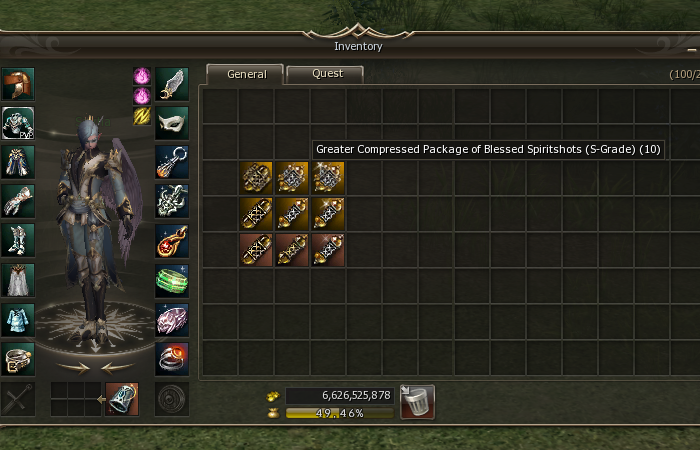
Task: Click the equipped belt slot
Action: point(18,357)
